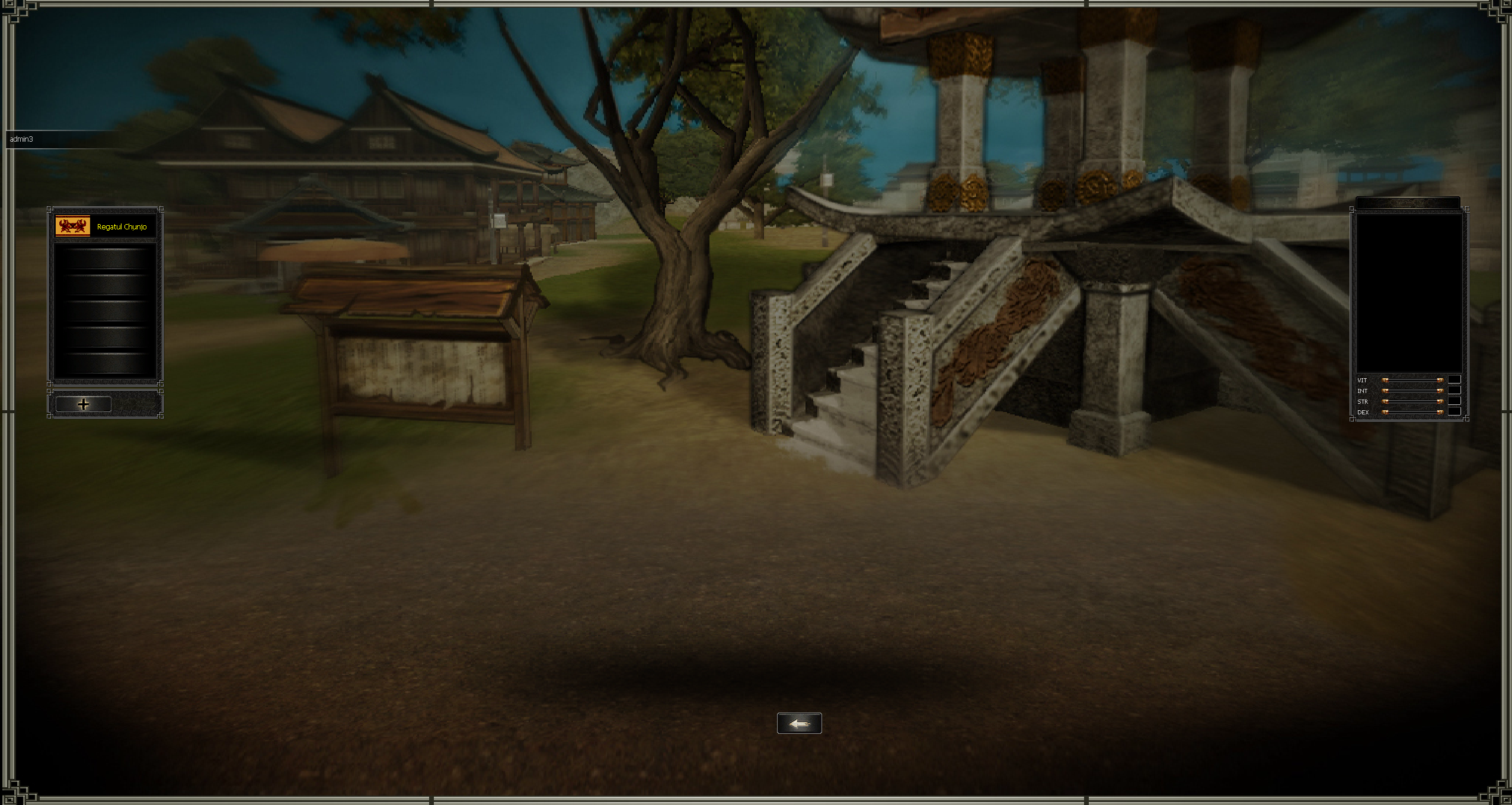Increase the DEX stat with its right arrow
This screenshot has width=1512, height=805.
pos(1440,413)
